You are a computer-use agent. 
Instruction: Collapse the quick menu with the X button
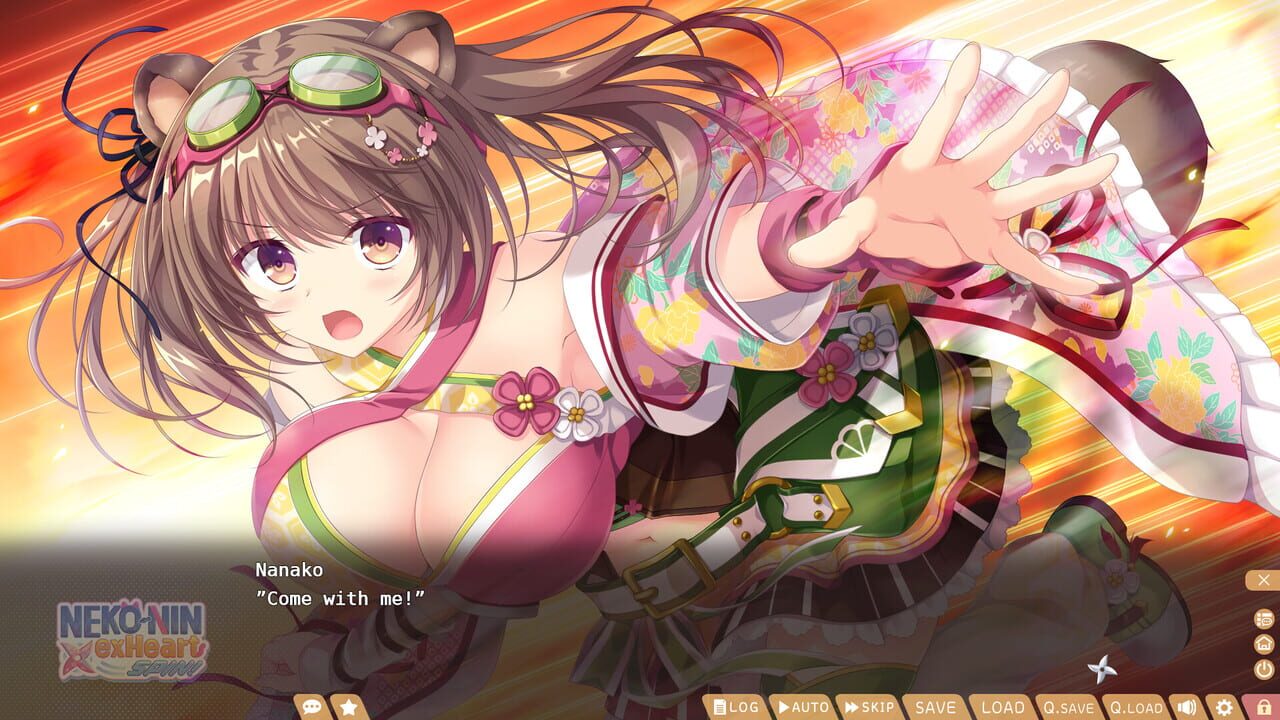pos(1264,579)
